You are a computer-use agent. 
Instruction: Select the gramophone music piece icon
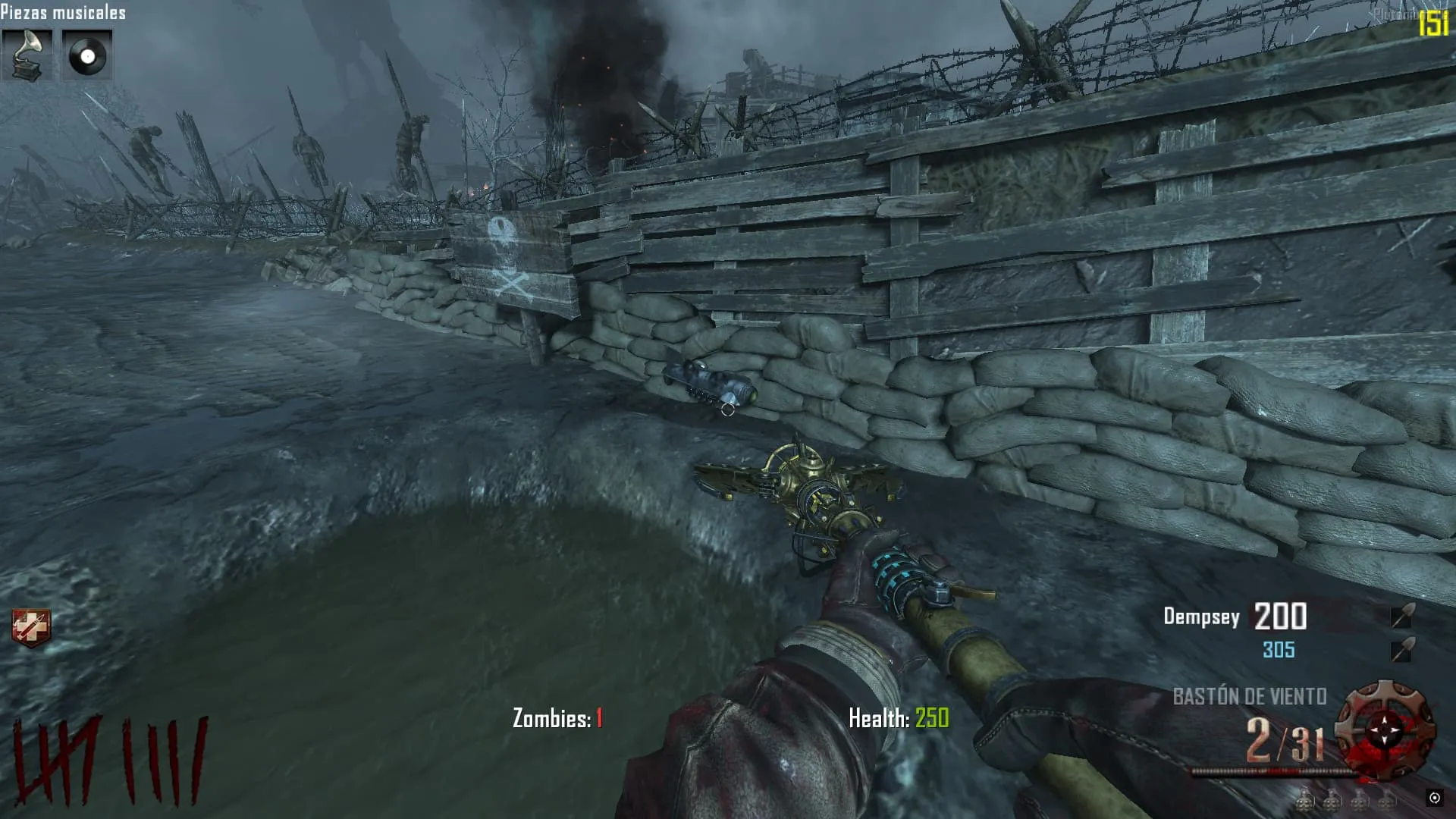(x=27, y=55)
